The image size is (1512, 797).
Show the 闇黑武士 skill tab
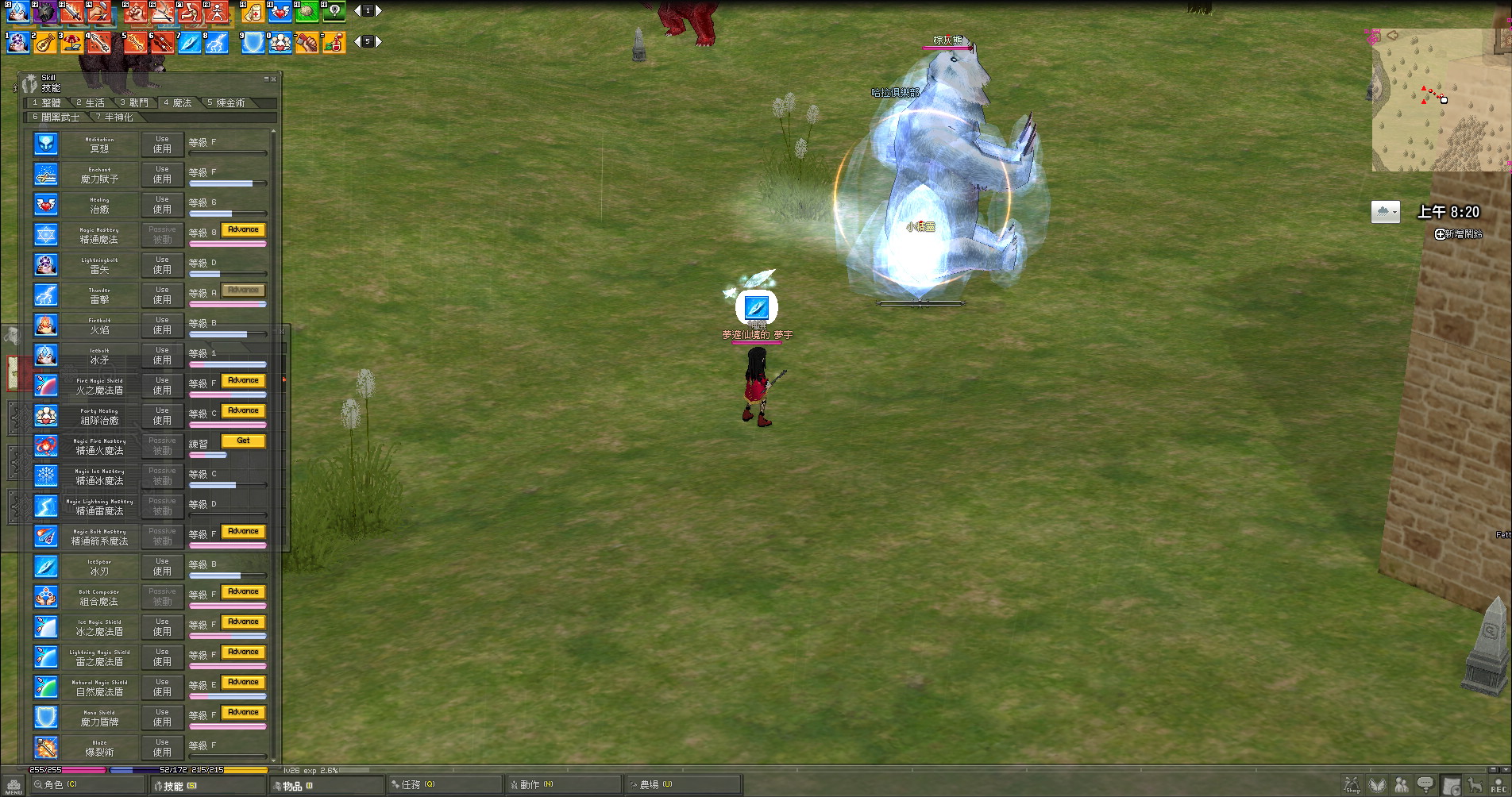click(x=57, y=117)
